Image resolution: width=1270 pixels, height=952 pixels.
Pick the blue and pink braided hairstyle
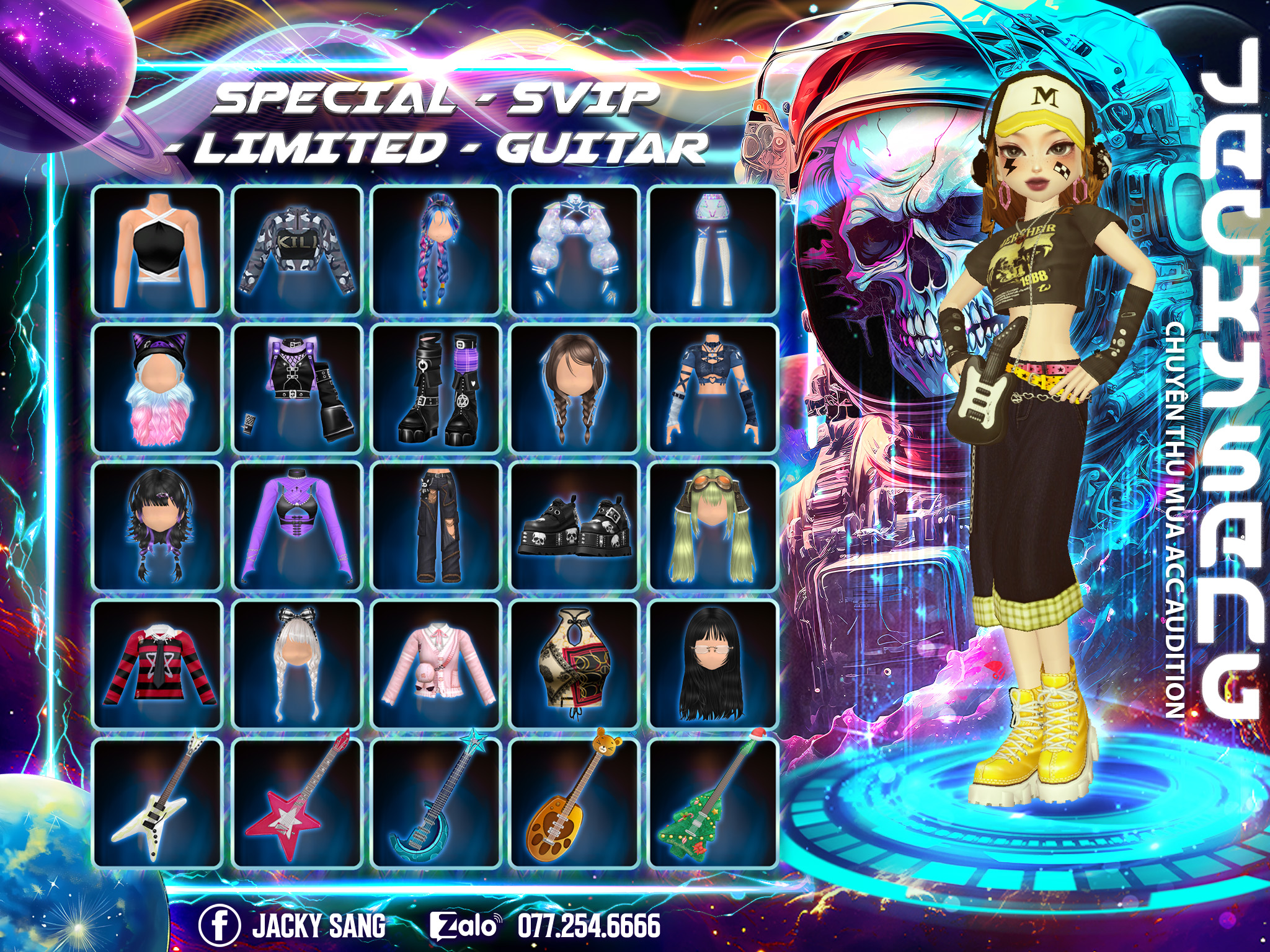[x=436, y=250]
